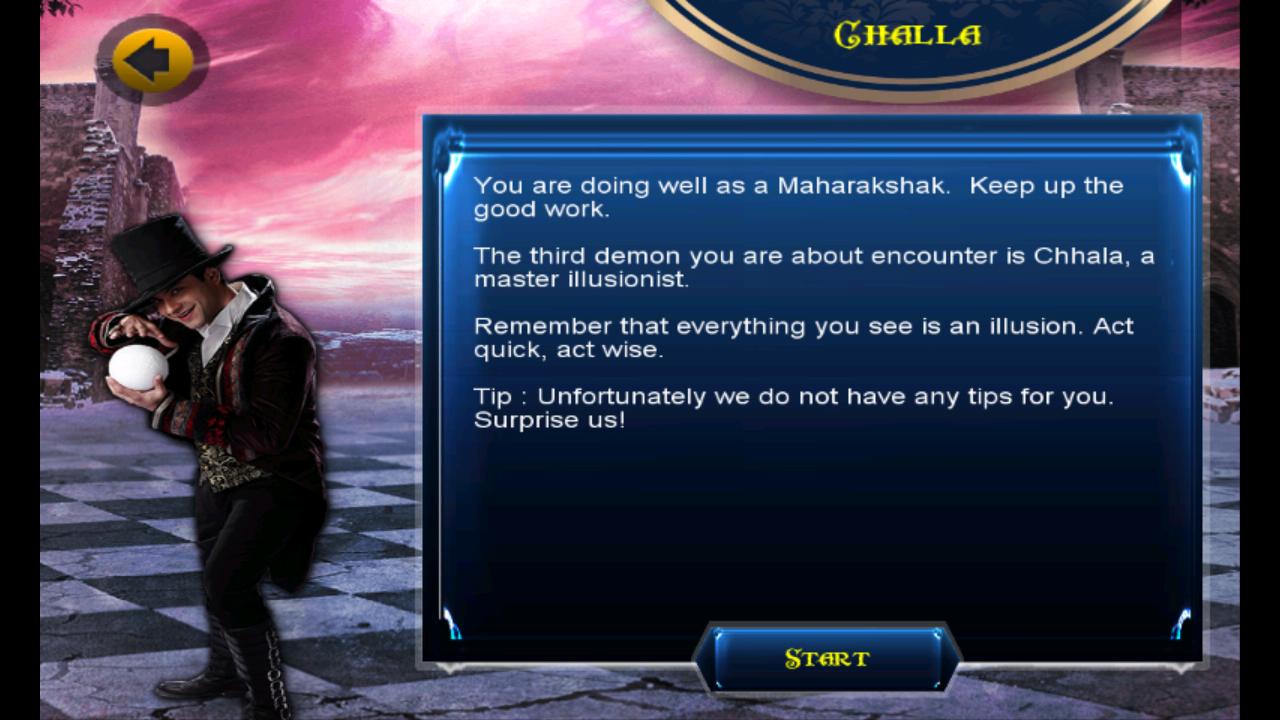Viewport: 1280px width, 720px height.
Task: Click the 'Surprise us!' text line
Action: 549,421
